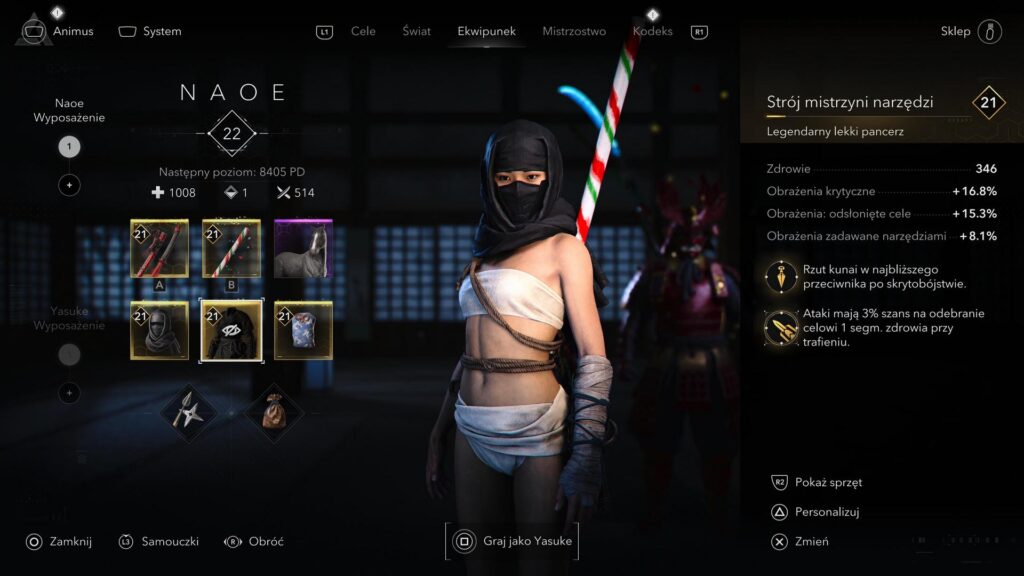
Task: Choose the blue patterned trinket slot
Action: [303, 330]
